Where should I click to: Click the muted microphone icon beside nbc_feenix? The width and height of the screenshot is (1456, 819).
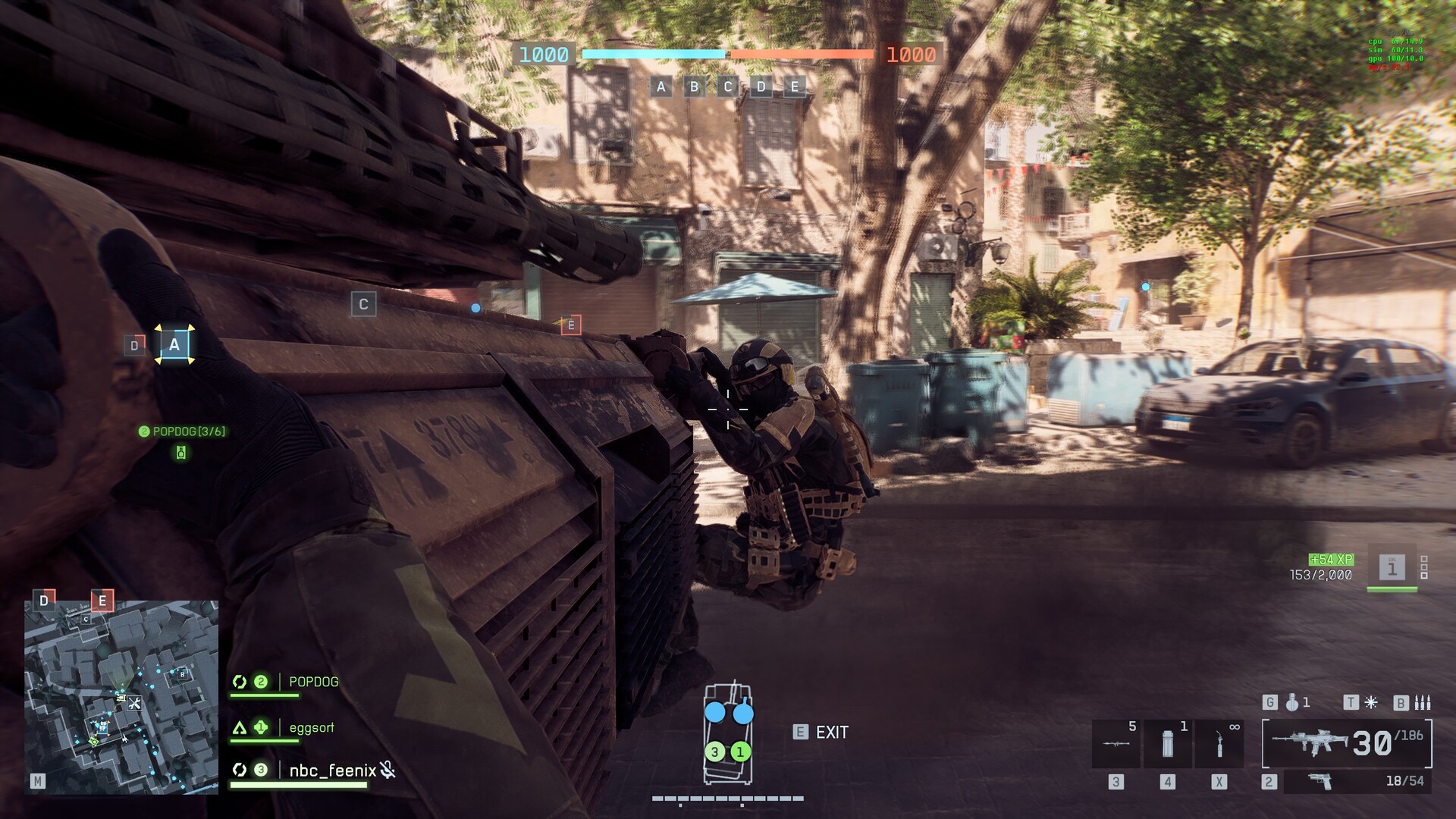tap(388, 770)
